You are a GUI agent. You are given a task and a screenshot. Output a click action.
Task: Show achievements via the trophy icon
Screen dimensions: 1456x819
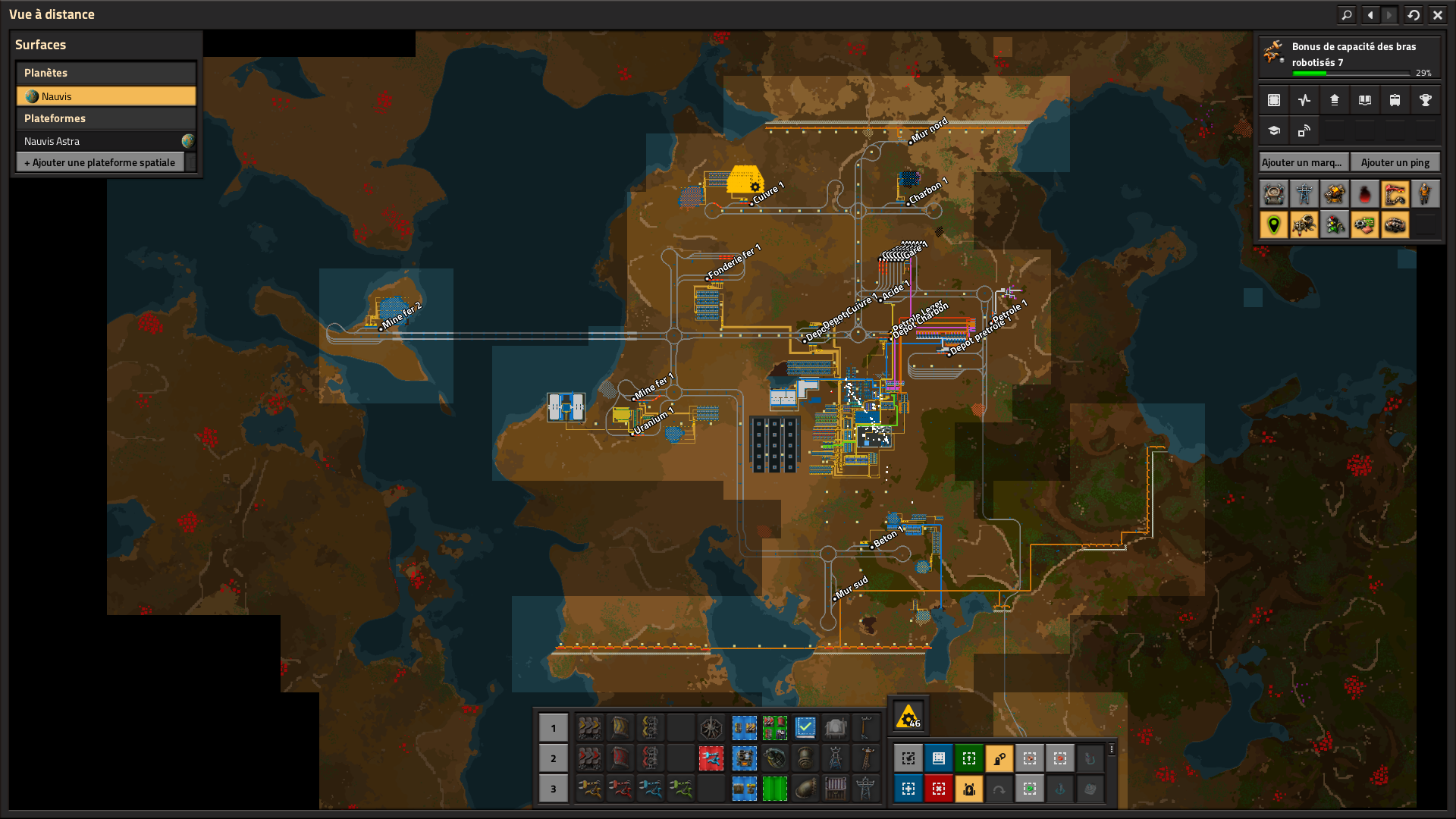click(1425, 100)
